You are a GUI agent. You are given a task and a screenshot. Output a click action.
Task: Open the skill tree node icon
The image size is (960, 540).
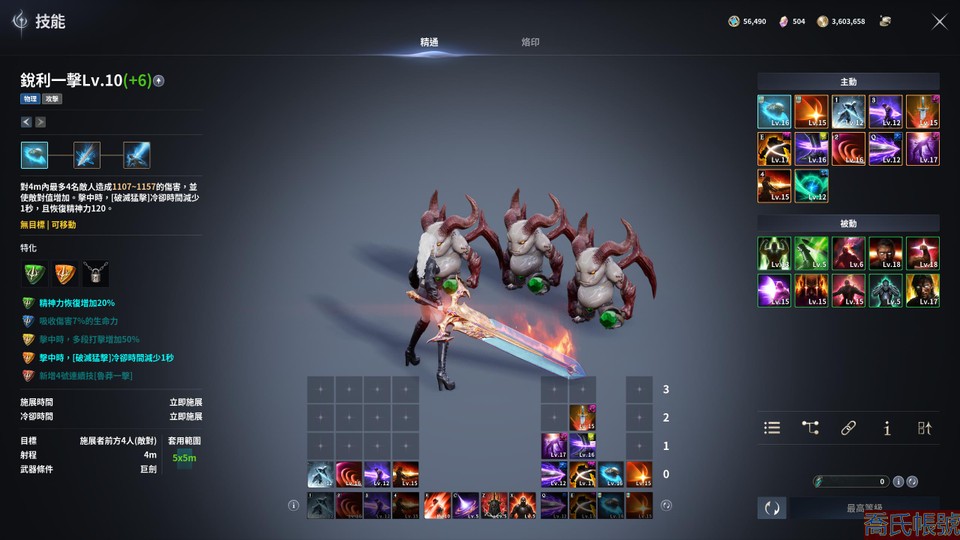click(x=810, y=428)
